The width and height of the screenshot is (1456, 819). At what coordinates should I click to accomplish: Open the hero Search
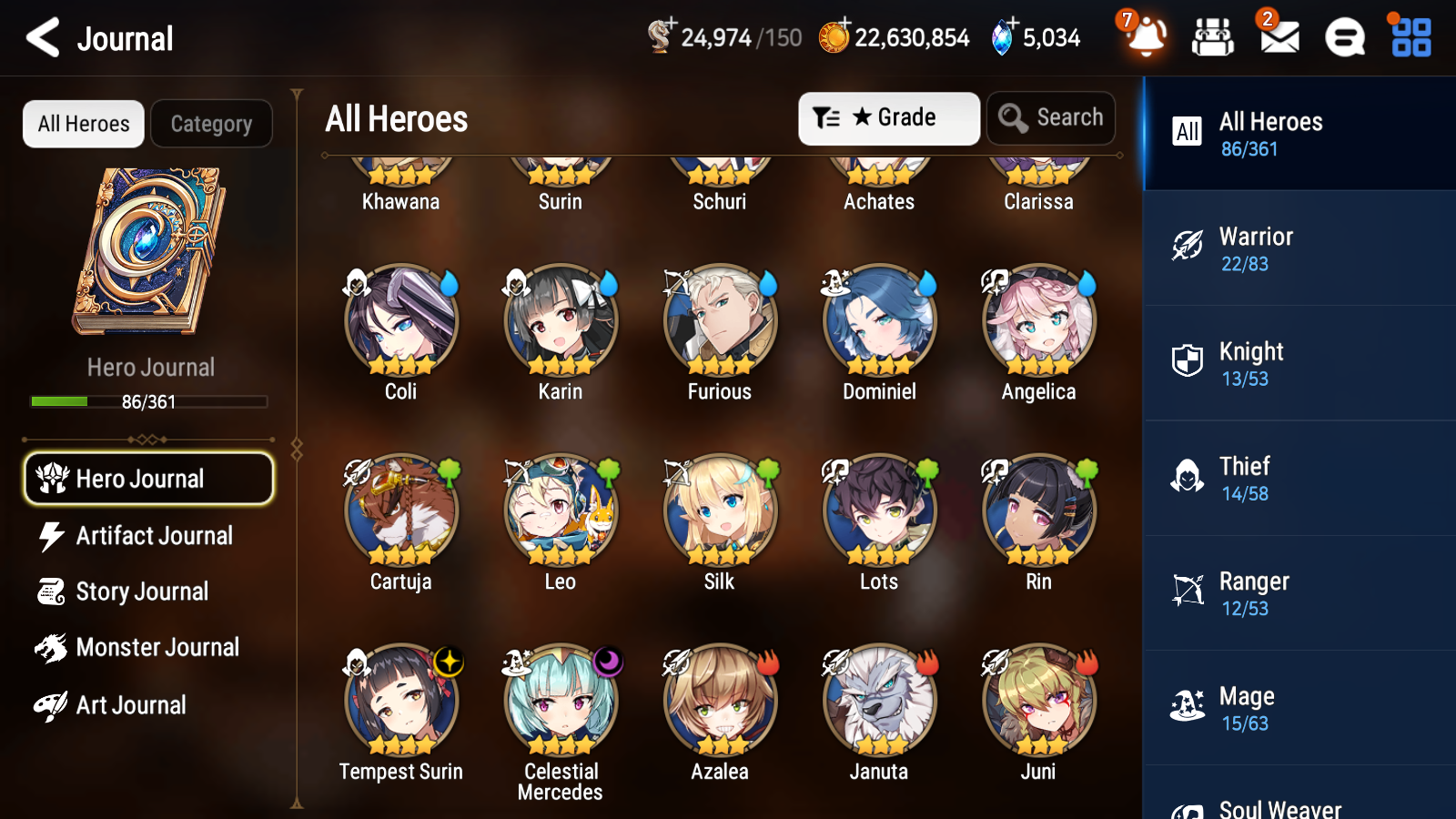click(x=1051, y=117)
